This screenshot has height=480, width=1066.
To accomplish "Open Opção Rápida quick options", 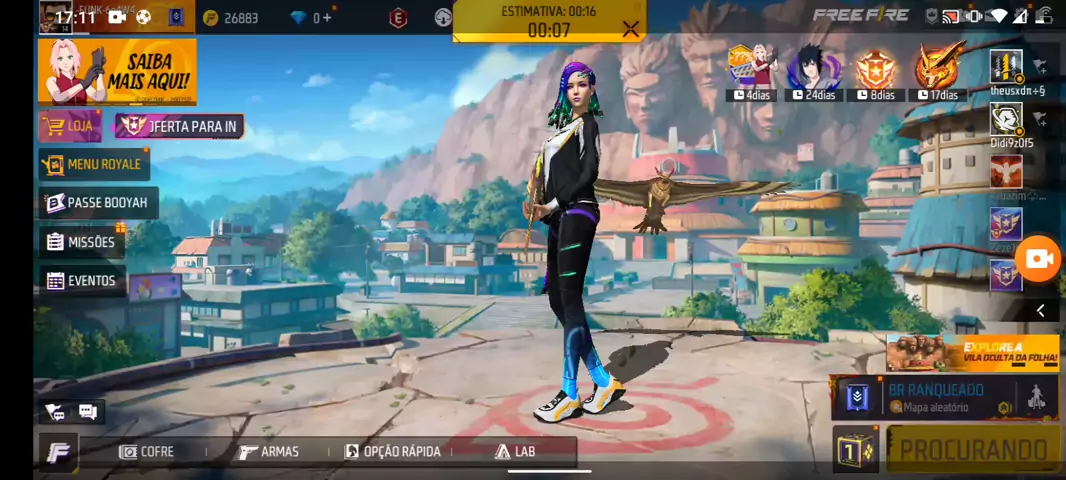I will click(392, 452).
